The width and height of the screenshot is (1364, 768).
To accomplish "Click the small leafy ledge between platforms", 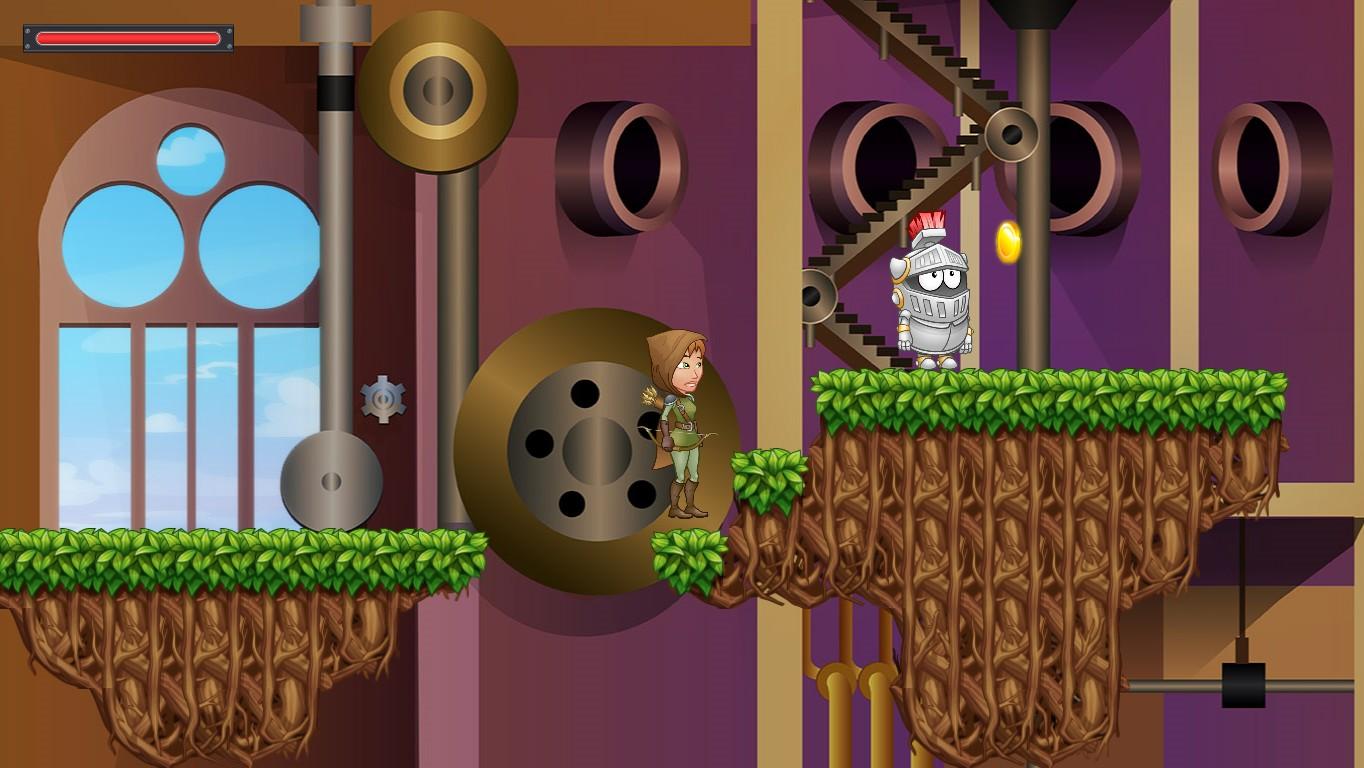I will pyautogui.click(x=772, y=480).
